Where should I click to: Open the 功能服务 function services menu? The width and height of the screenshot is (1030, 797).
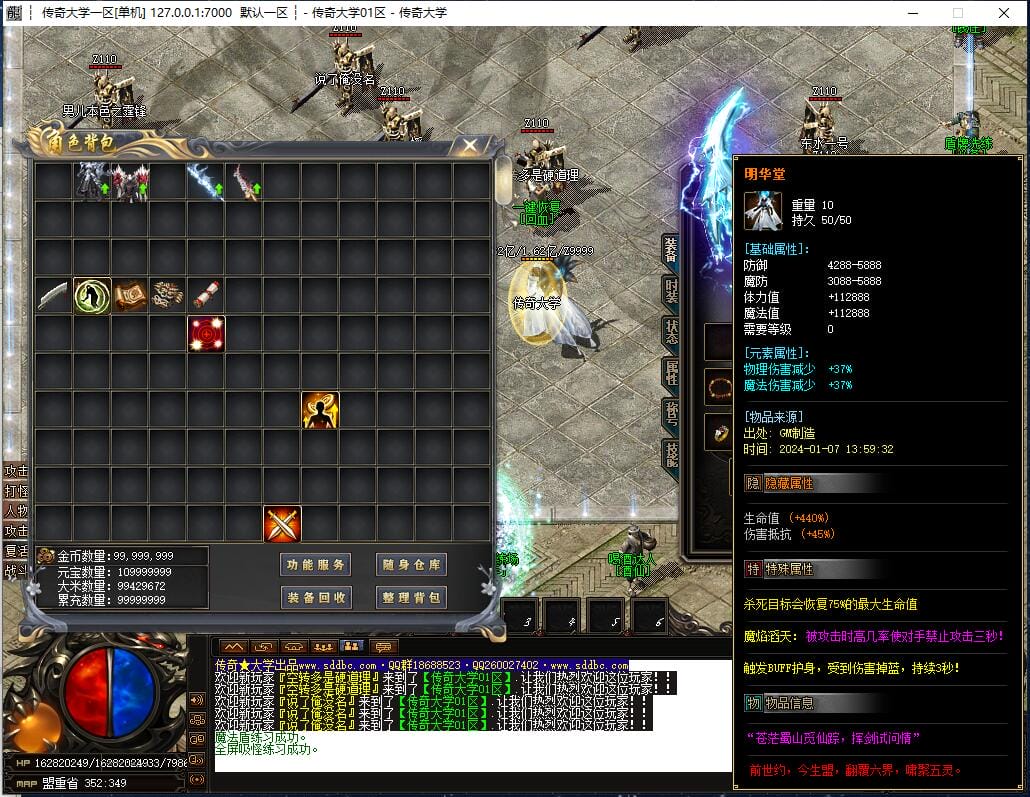[316, 565]
